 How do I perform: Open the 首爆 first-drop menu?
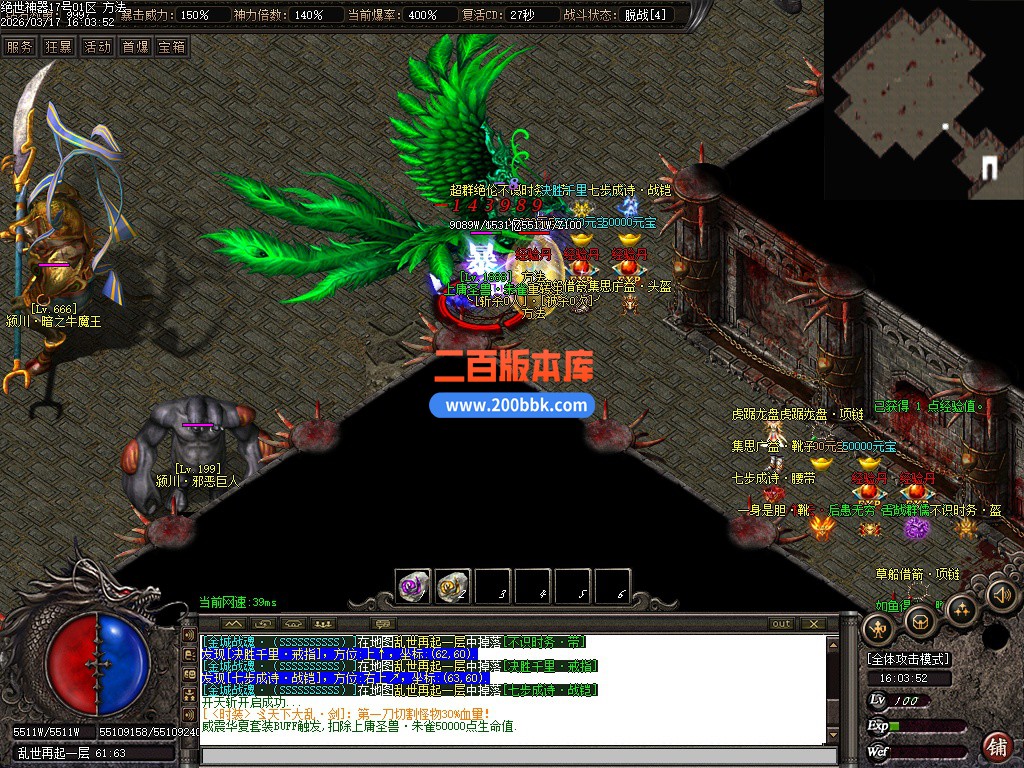(135, 46)
